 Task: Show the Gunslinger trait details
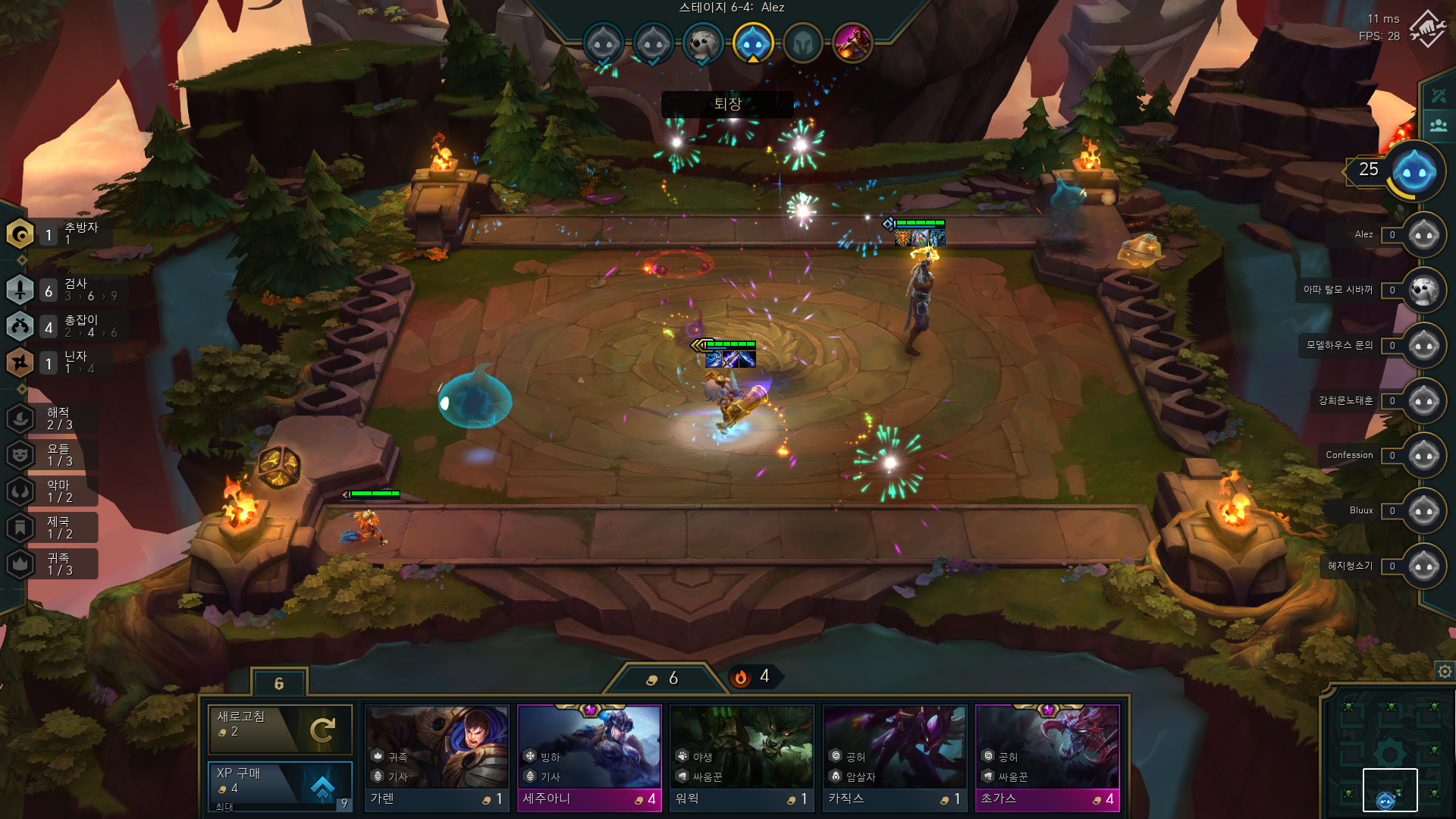(20, 327)
